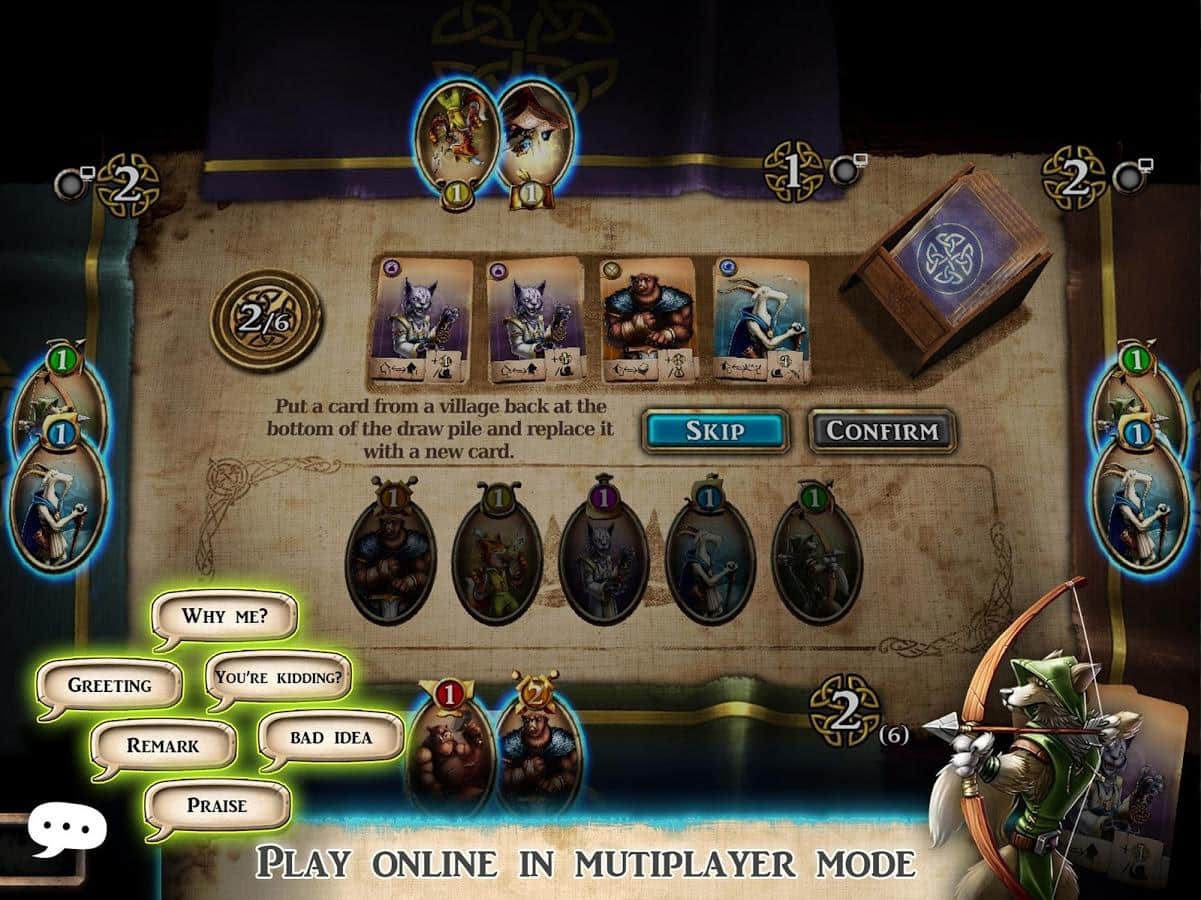Select the Remark chat bubble
1201x900 pixels.
coord(163,745)
